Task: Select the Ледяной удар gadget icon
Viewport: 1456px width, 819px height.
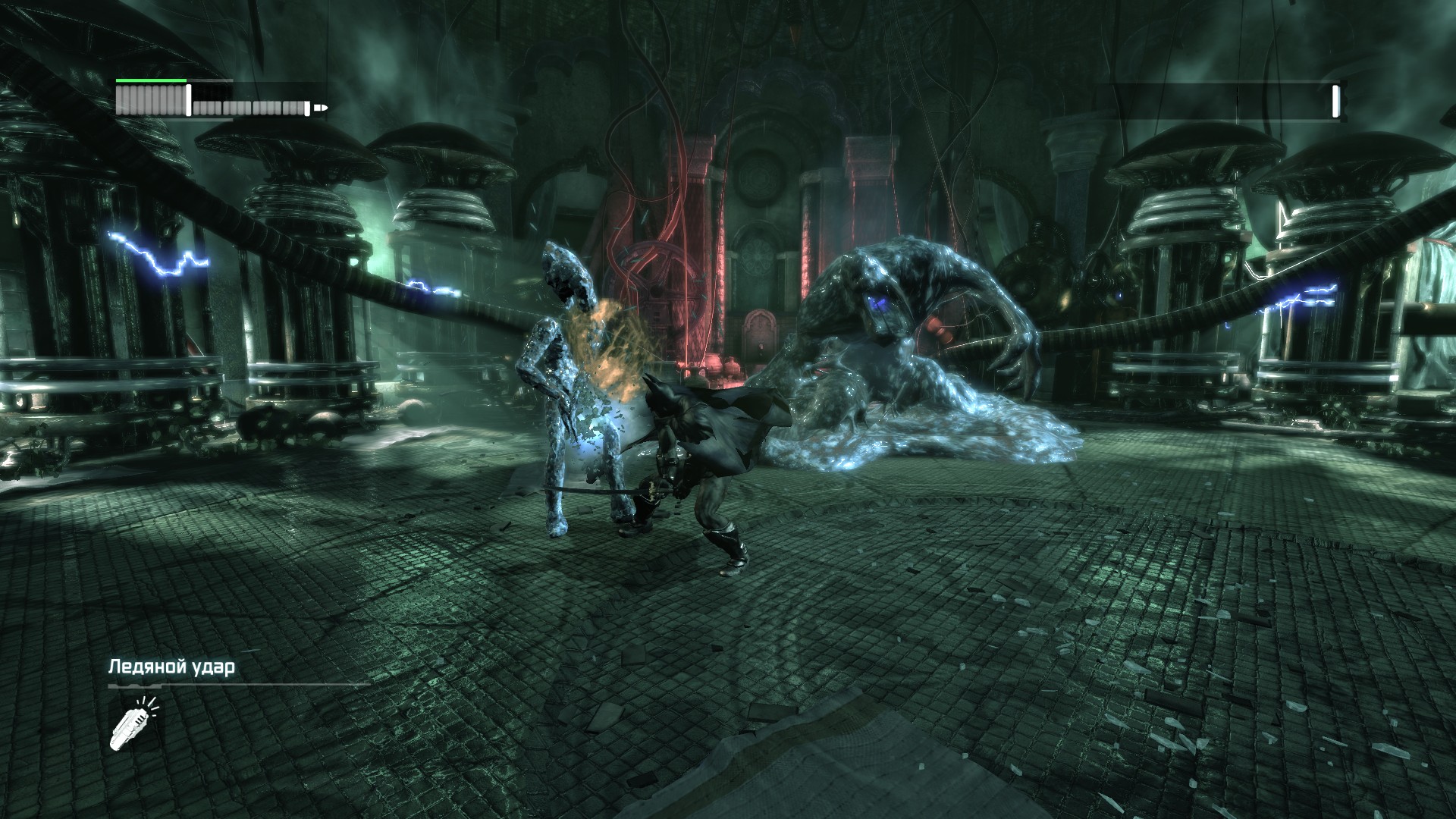Action: pos(133,723)
